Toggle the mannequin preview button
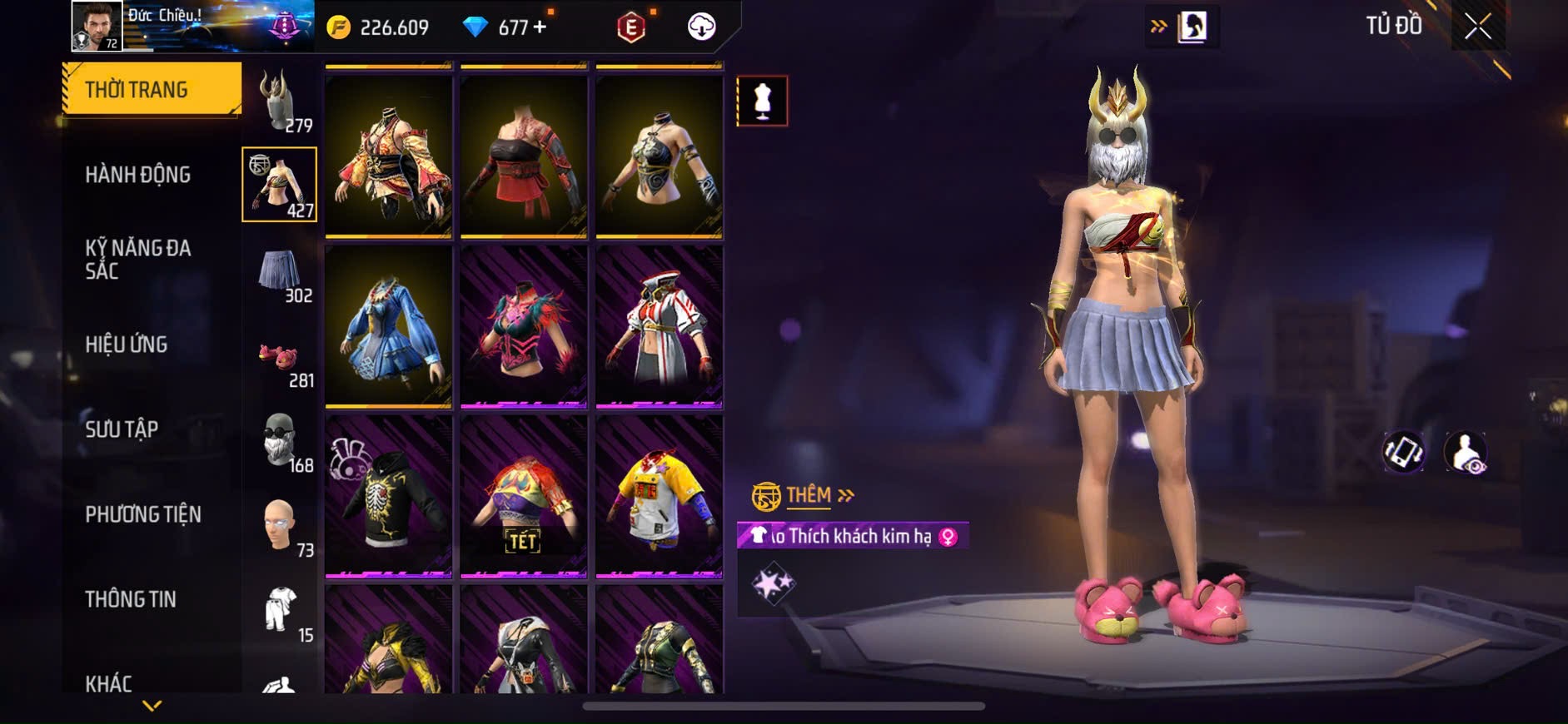 (762, 102)
